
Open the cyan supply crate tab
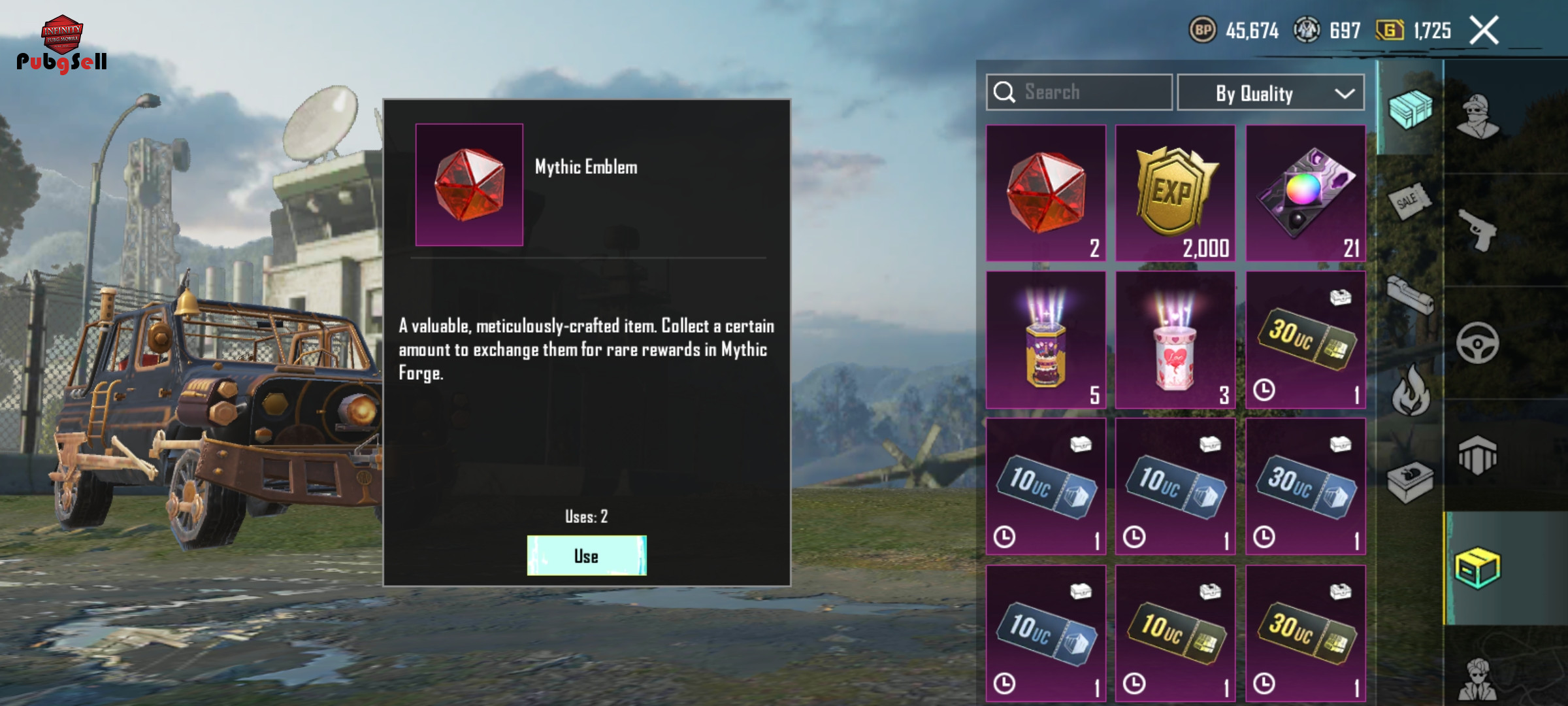pyautogui.click(x=1410, y=109)
